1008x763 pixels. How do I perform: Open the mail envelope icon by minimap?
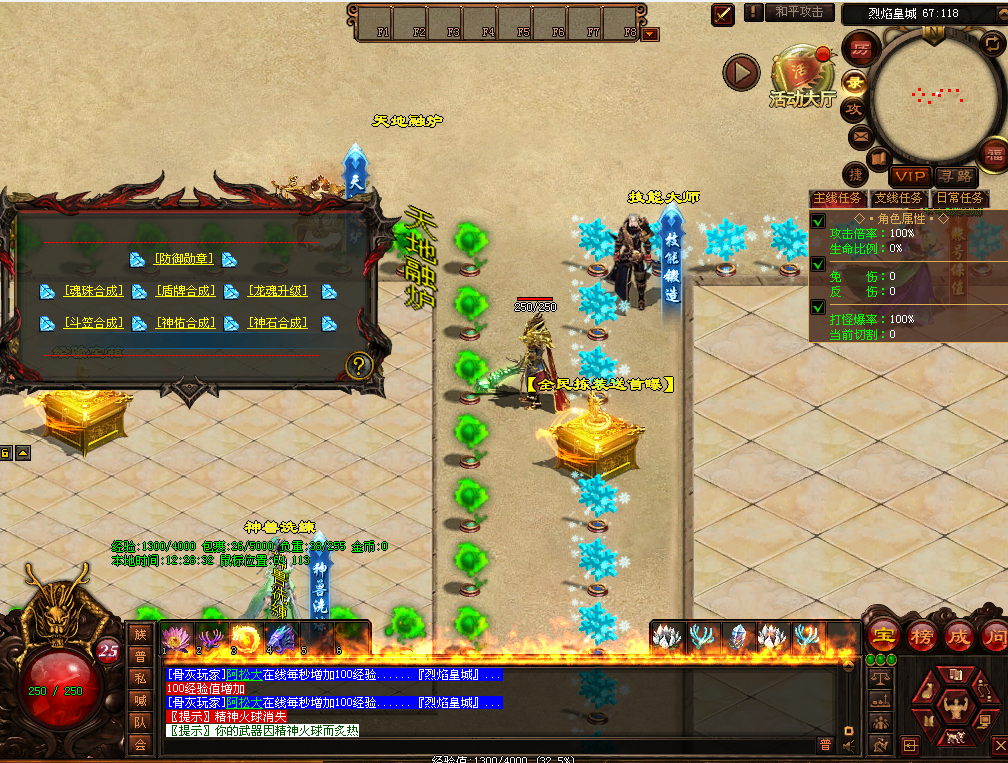(x=858, y=136)
